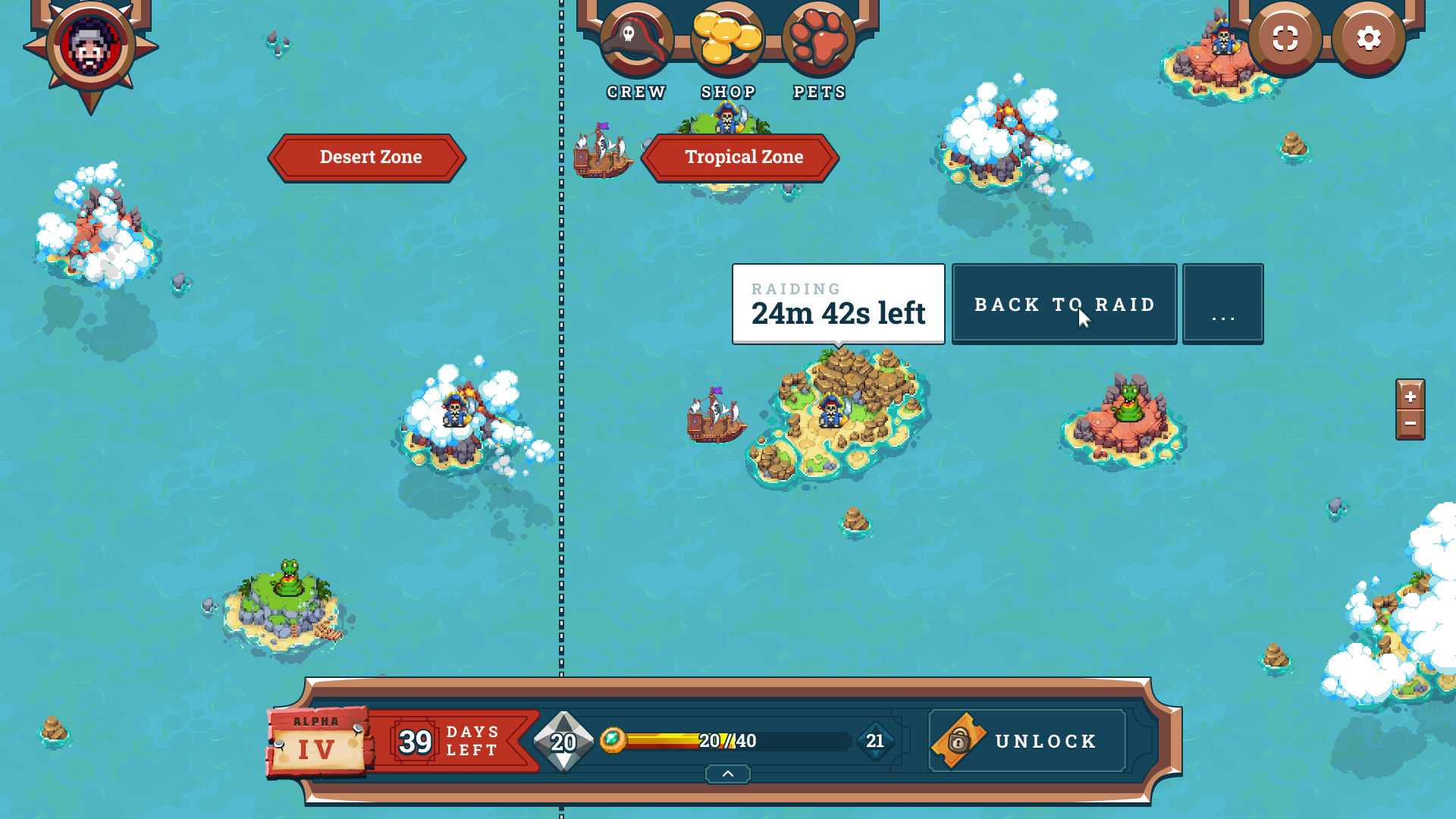
Task: Open the Alpha IV season banner
Action: point(318,742)
